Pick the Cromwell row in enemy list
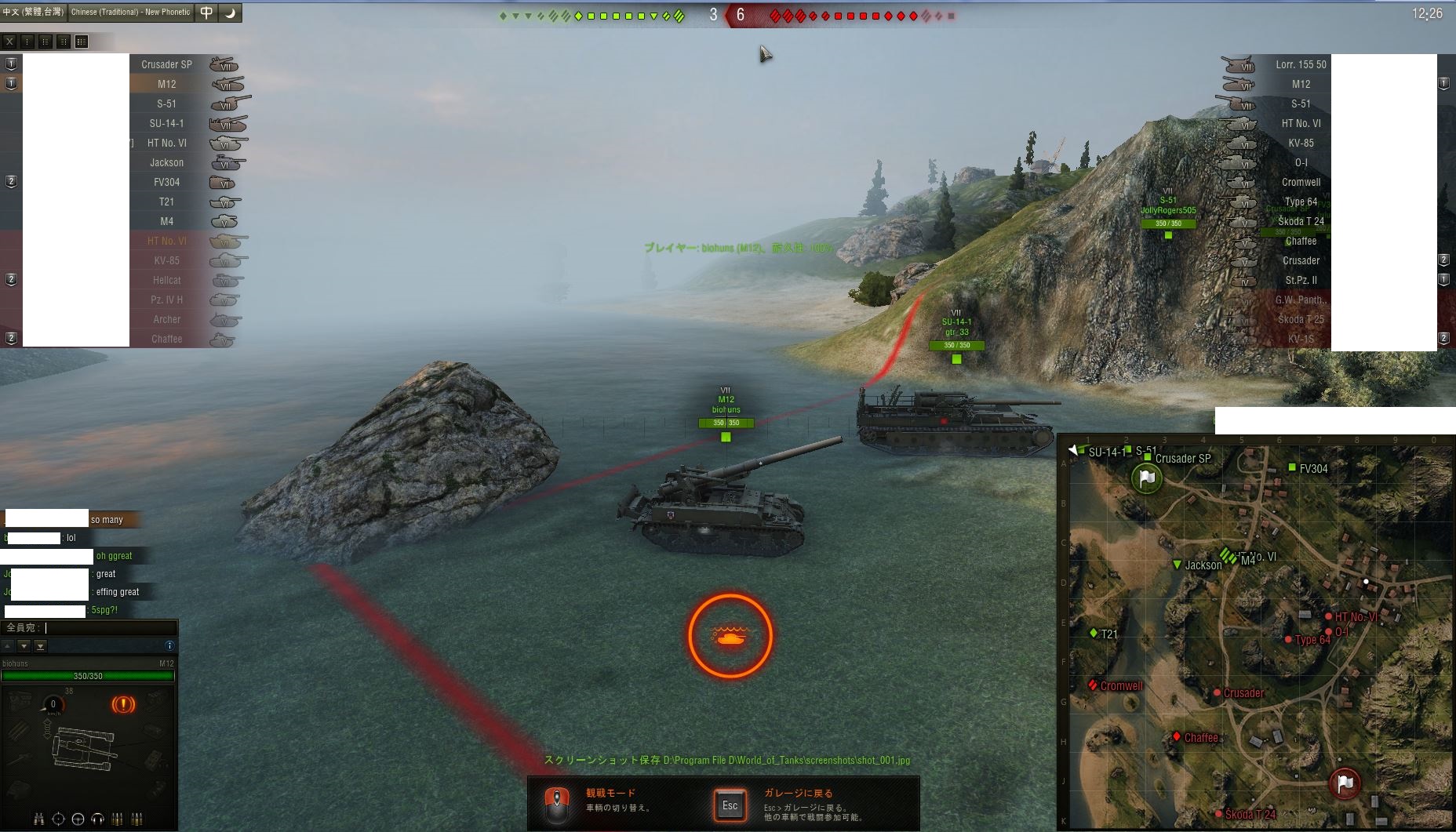Screen dimensions: 1456x832 coord(1300,182)
